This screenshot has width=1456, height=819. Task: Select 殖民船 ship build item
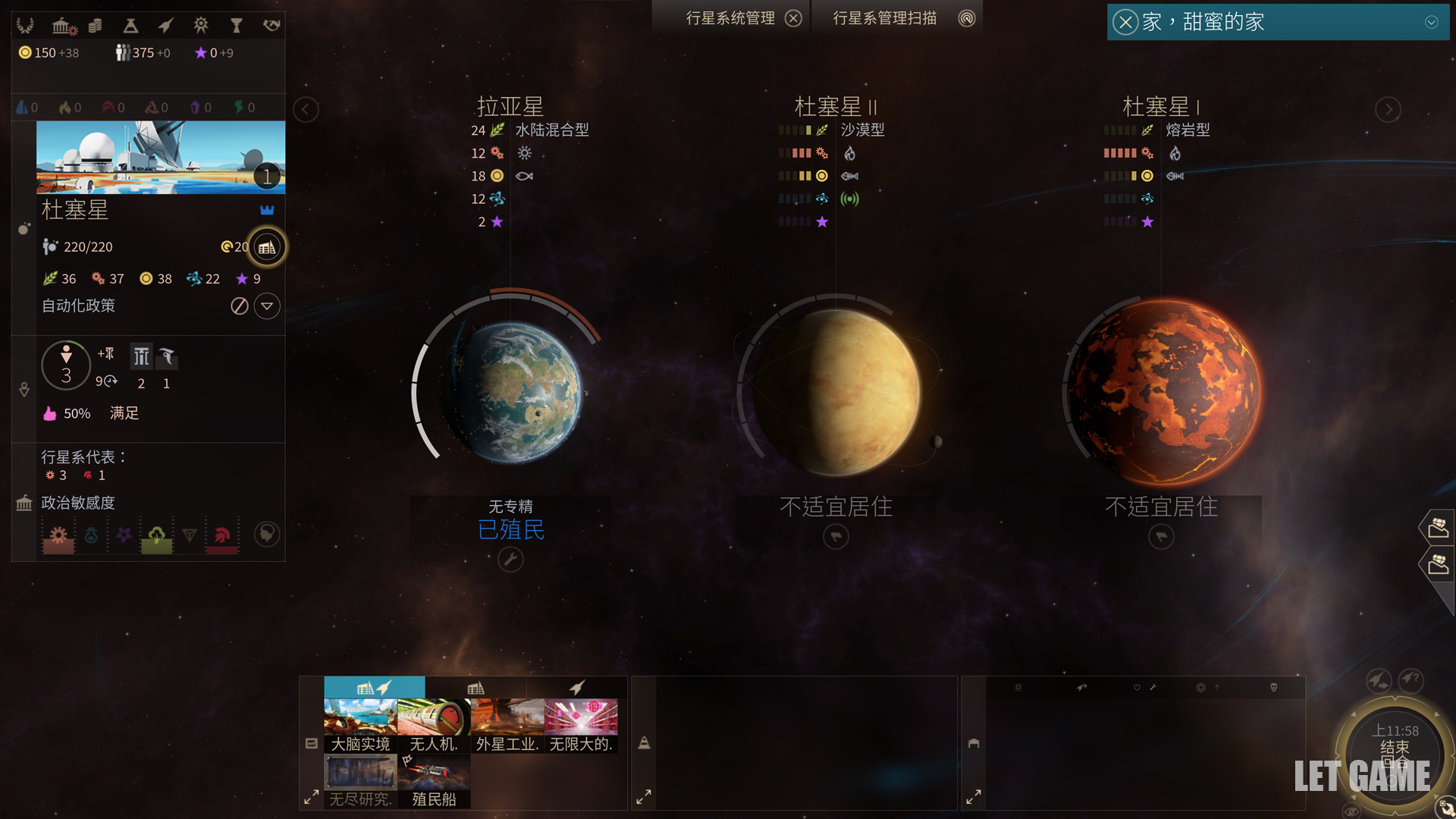(x=434, y=781)
